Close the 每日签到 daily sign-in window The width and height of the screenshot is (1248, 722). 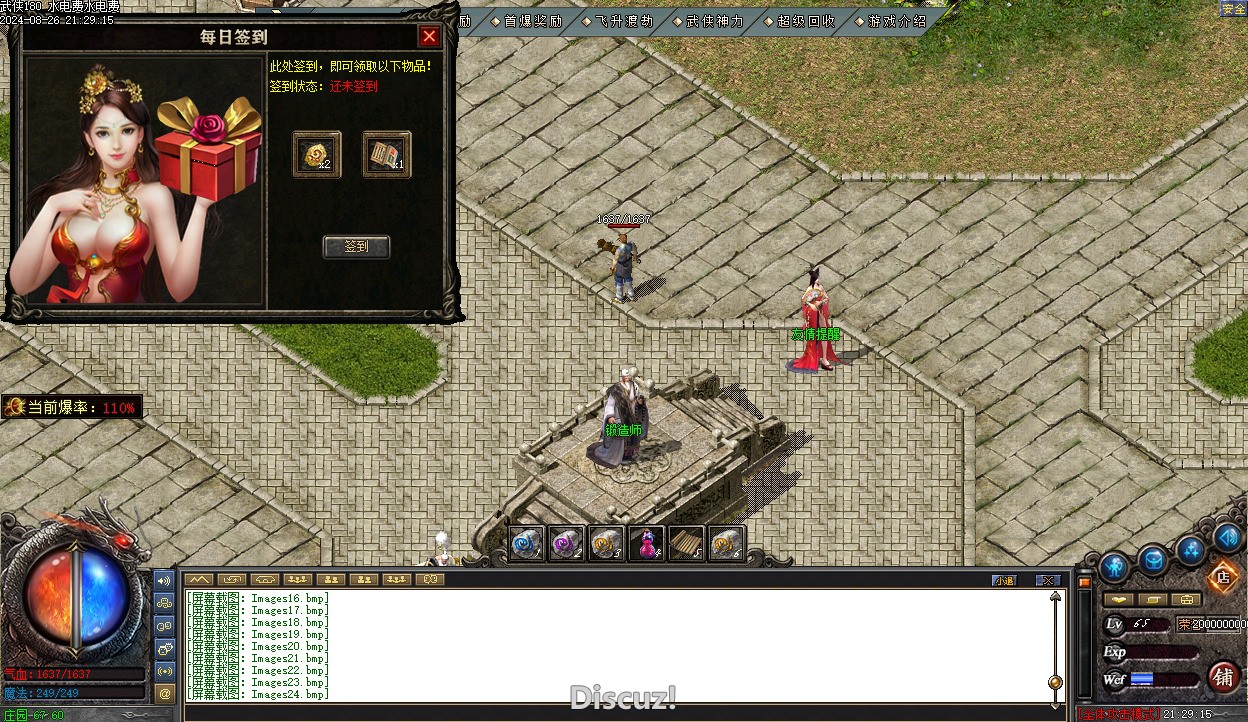click(x=429, y=37)
